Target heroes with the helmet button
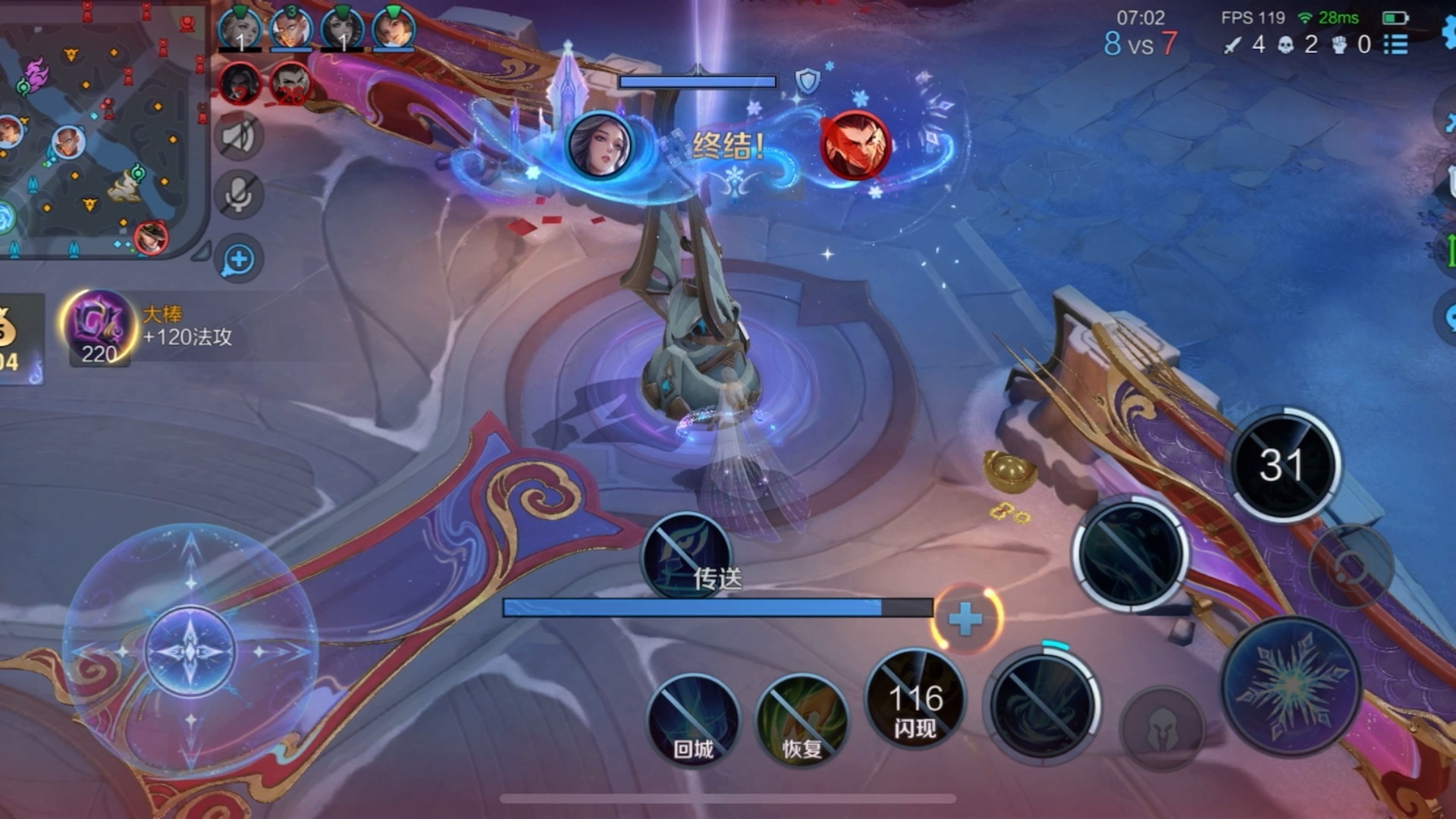 [1161, 730]
